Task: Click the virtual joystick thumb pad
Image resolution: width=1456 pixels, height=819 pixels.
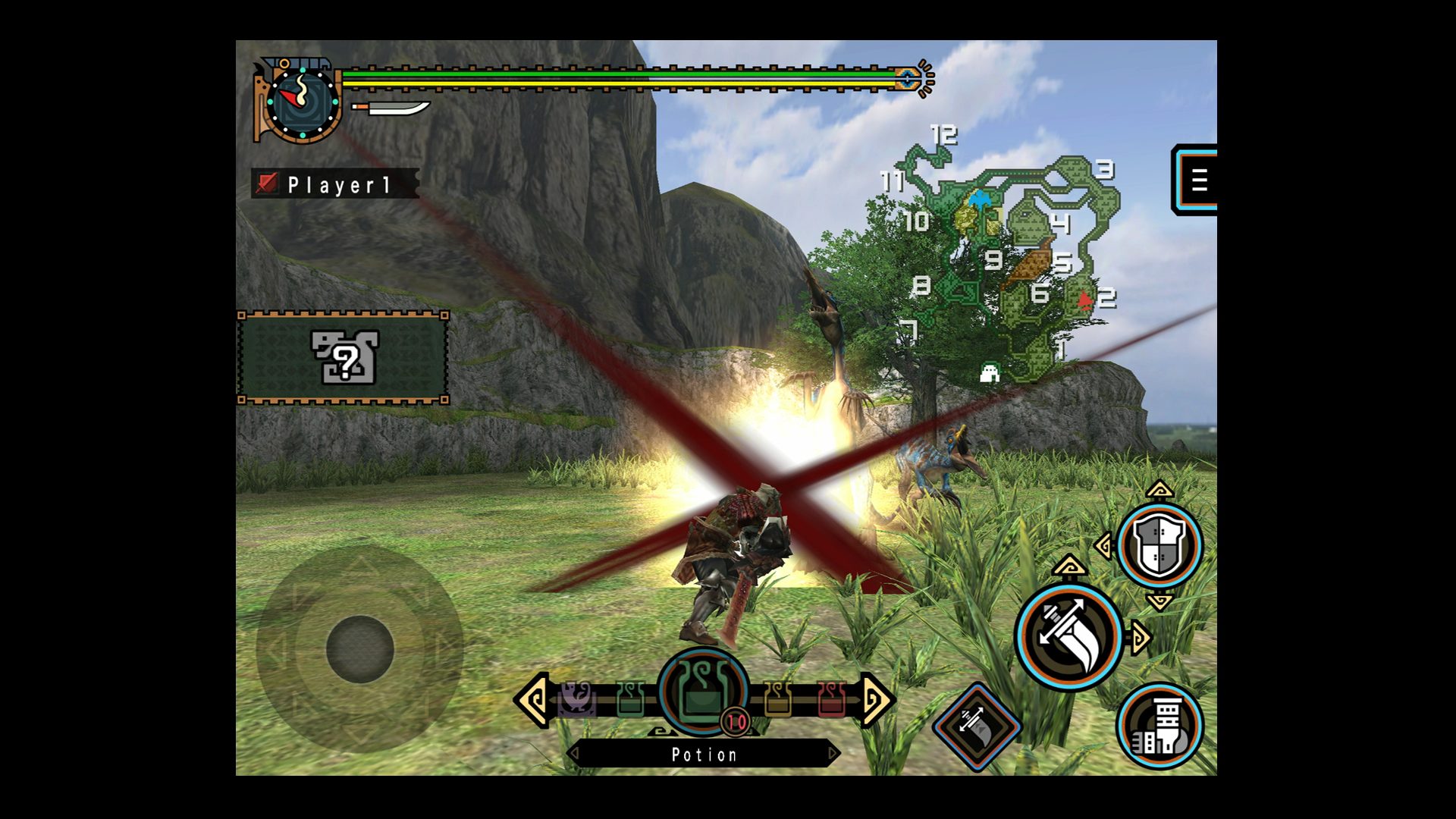Action: pyautogui.click(x=359, y=649)
